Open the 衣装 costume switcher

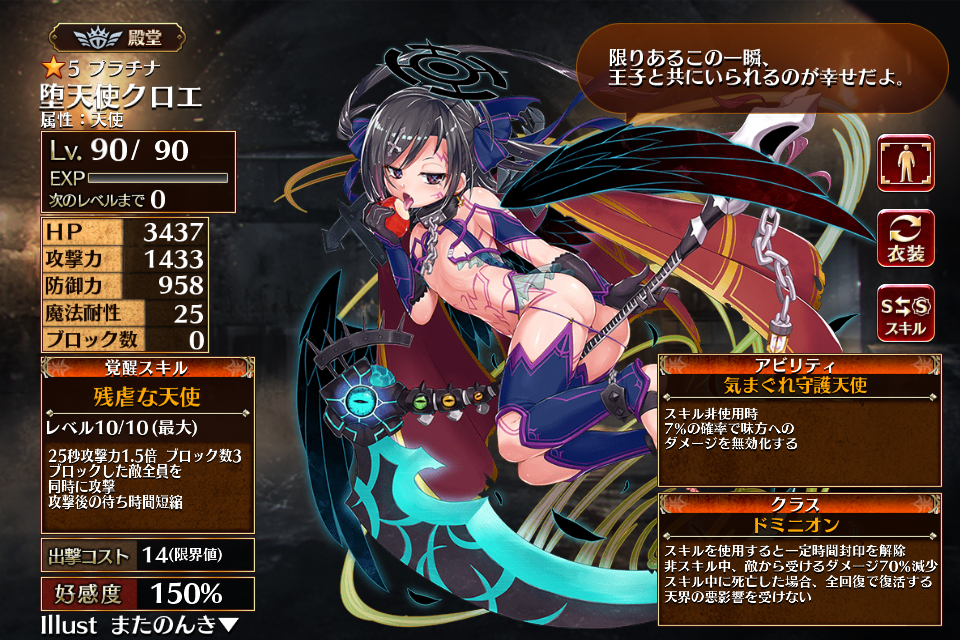(x=905, y=239)
